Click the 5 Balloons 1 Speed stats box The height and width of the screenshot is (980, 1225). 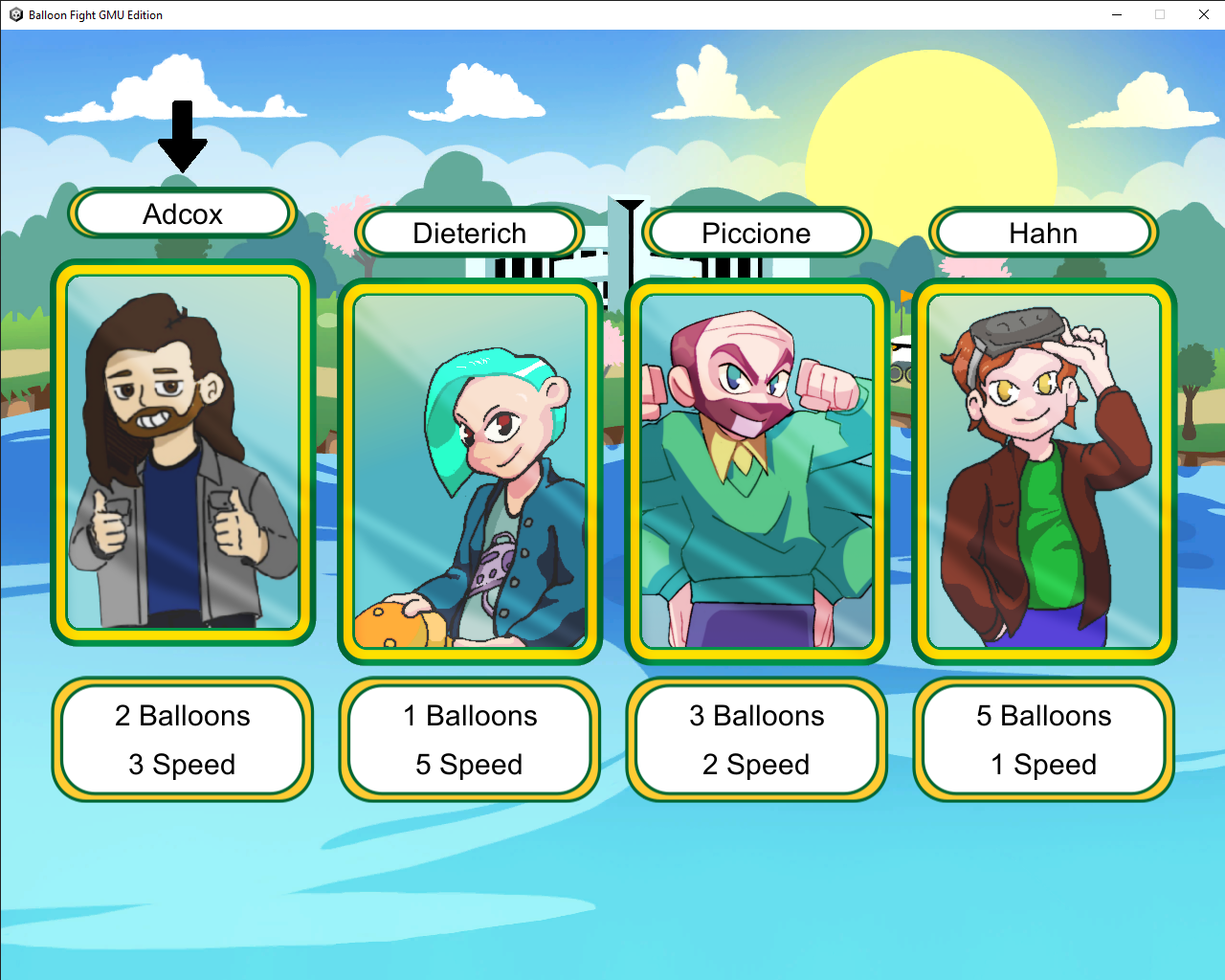pyautogui.click(x=1044, y=740)
